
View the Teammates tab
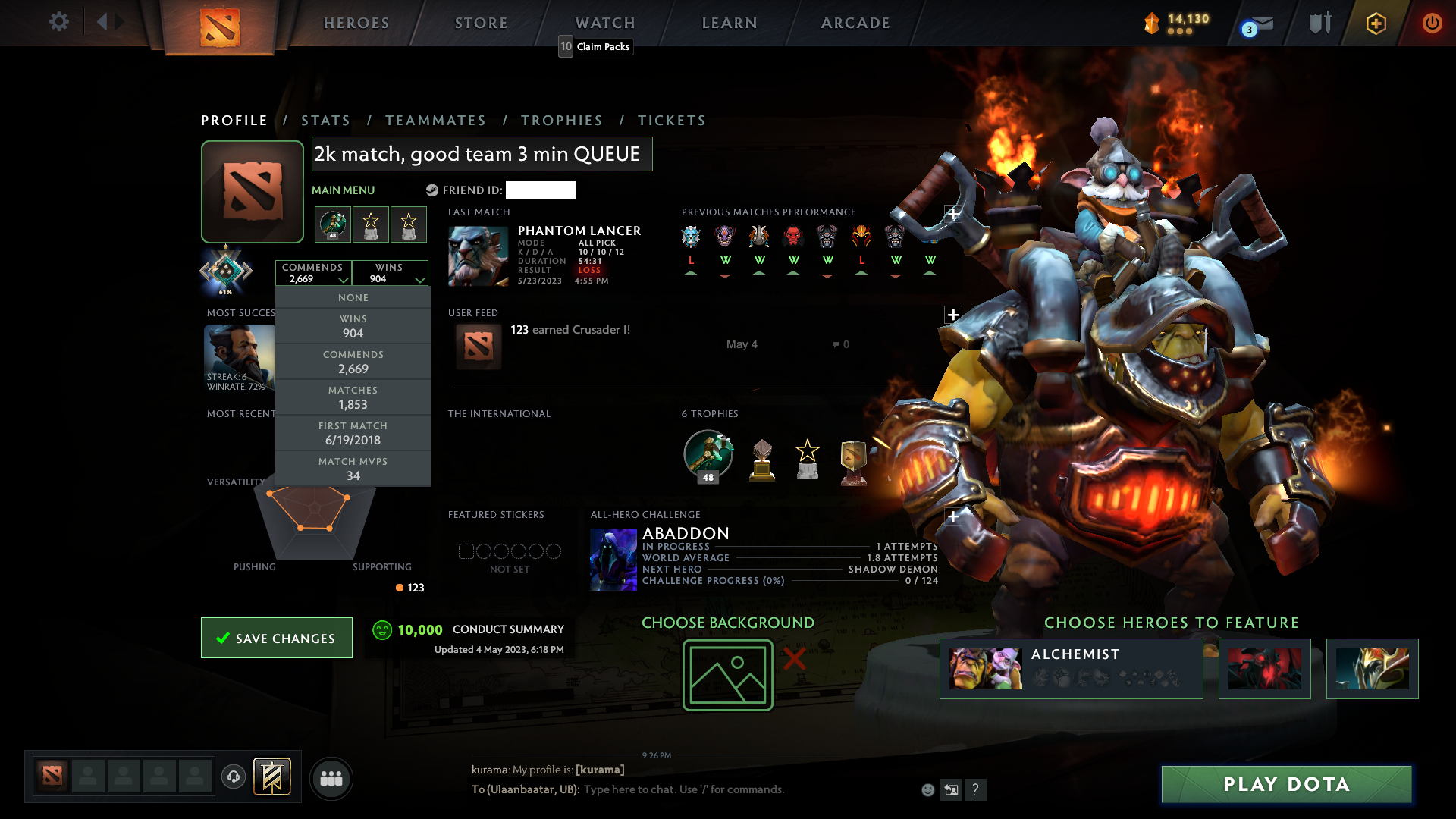[x=435, y=121]
